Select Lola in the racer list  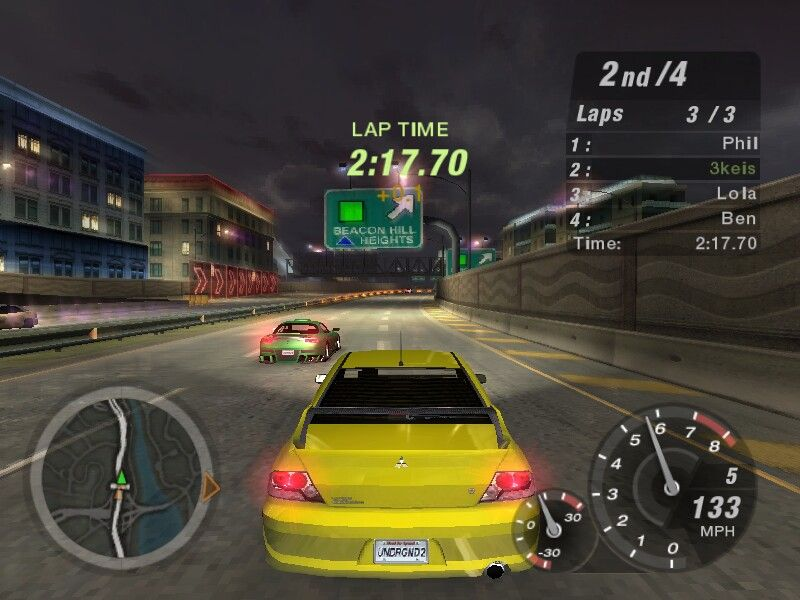pos(663,193)
